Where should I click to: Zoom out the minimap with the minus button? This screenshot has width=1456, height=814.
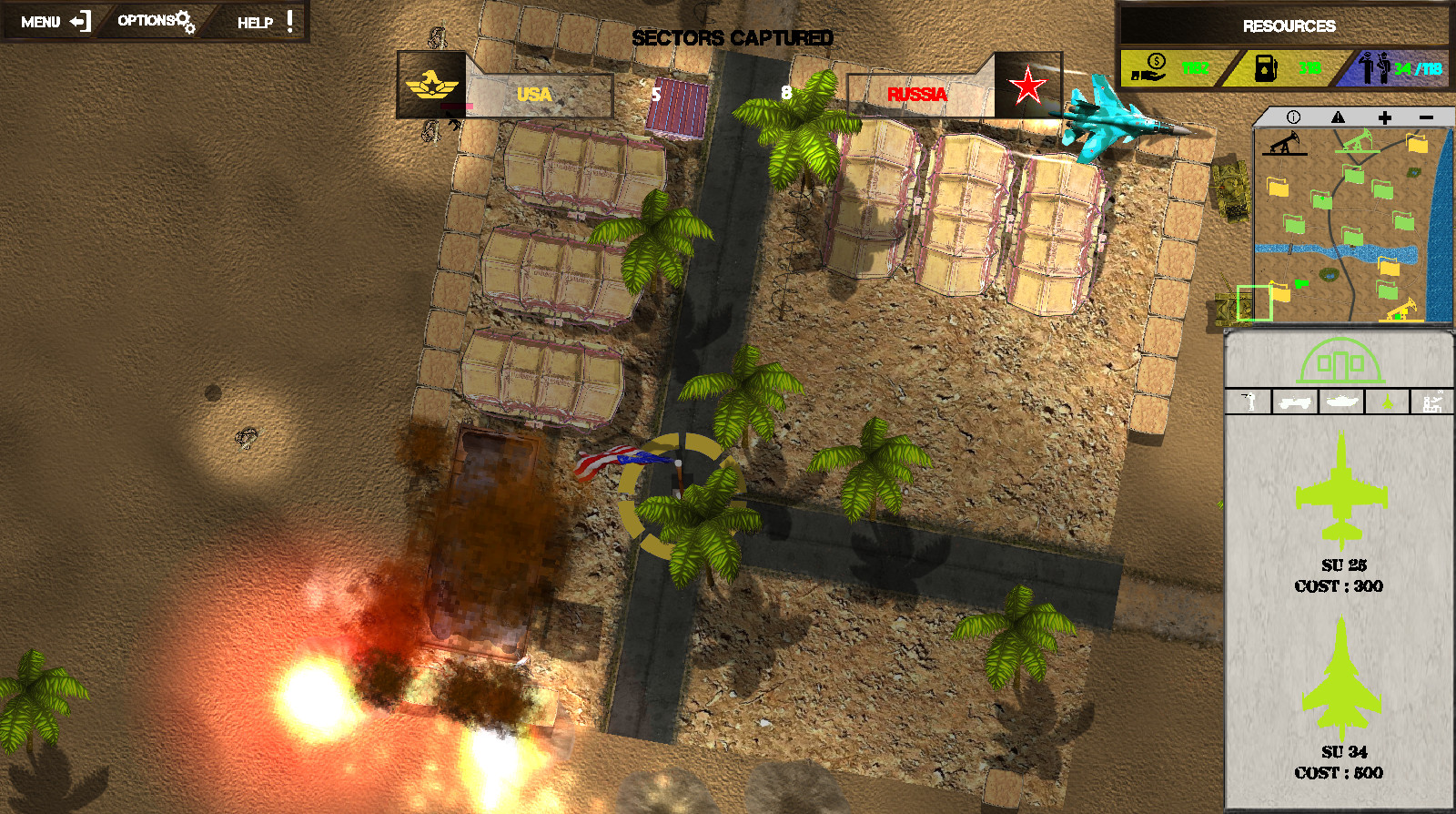coord(1425,117)
